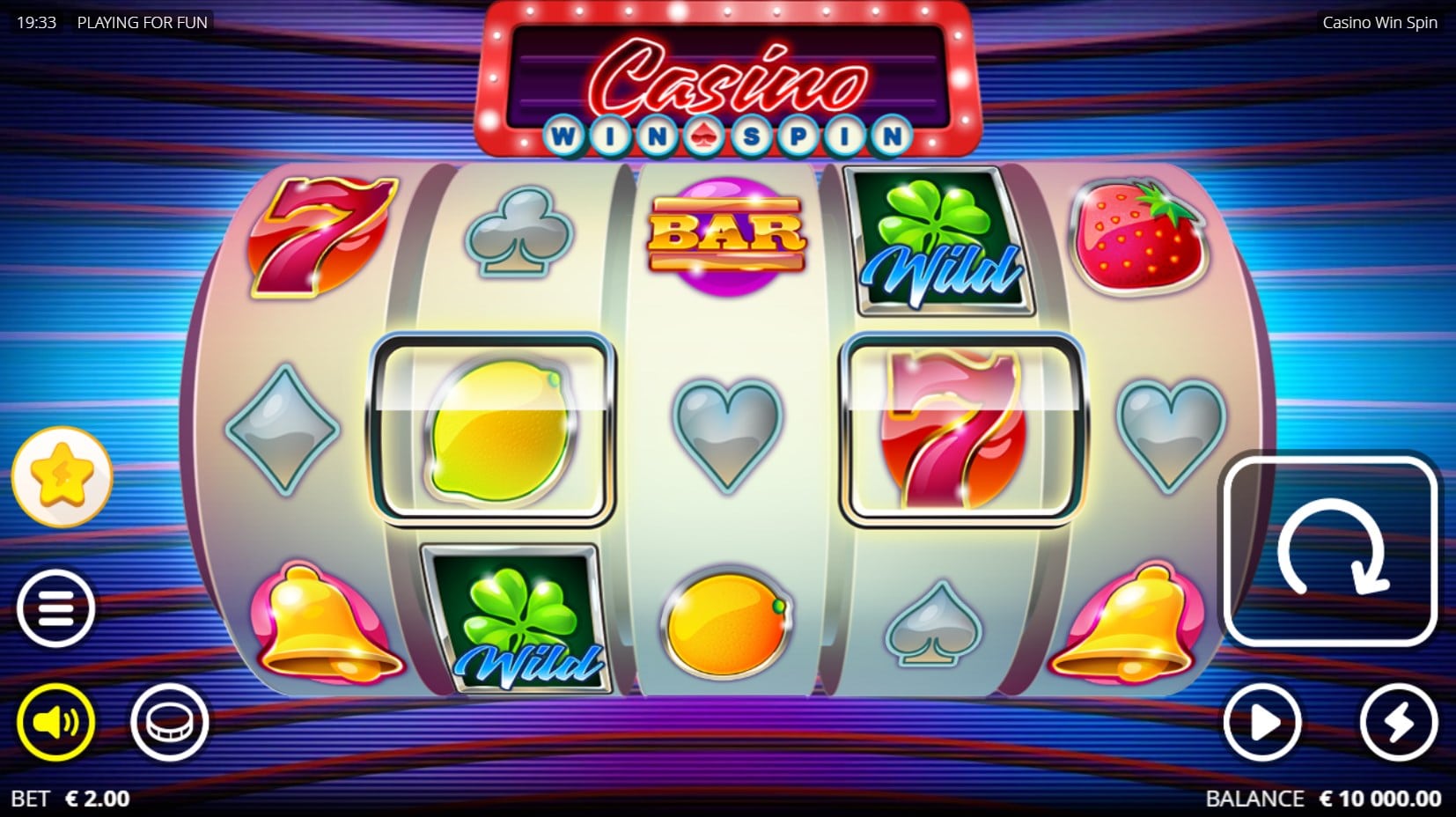Spin the reels with the large spin button

(1330, 551)
